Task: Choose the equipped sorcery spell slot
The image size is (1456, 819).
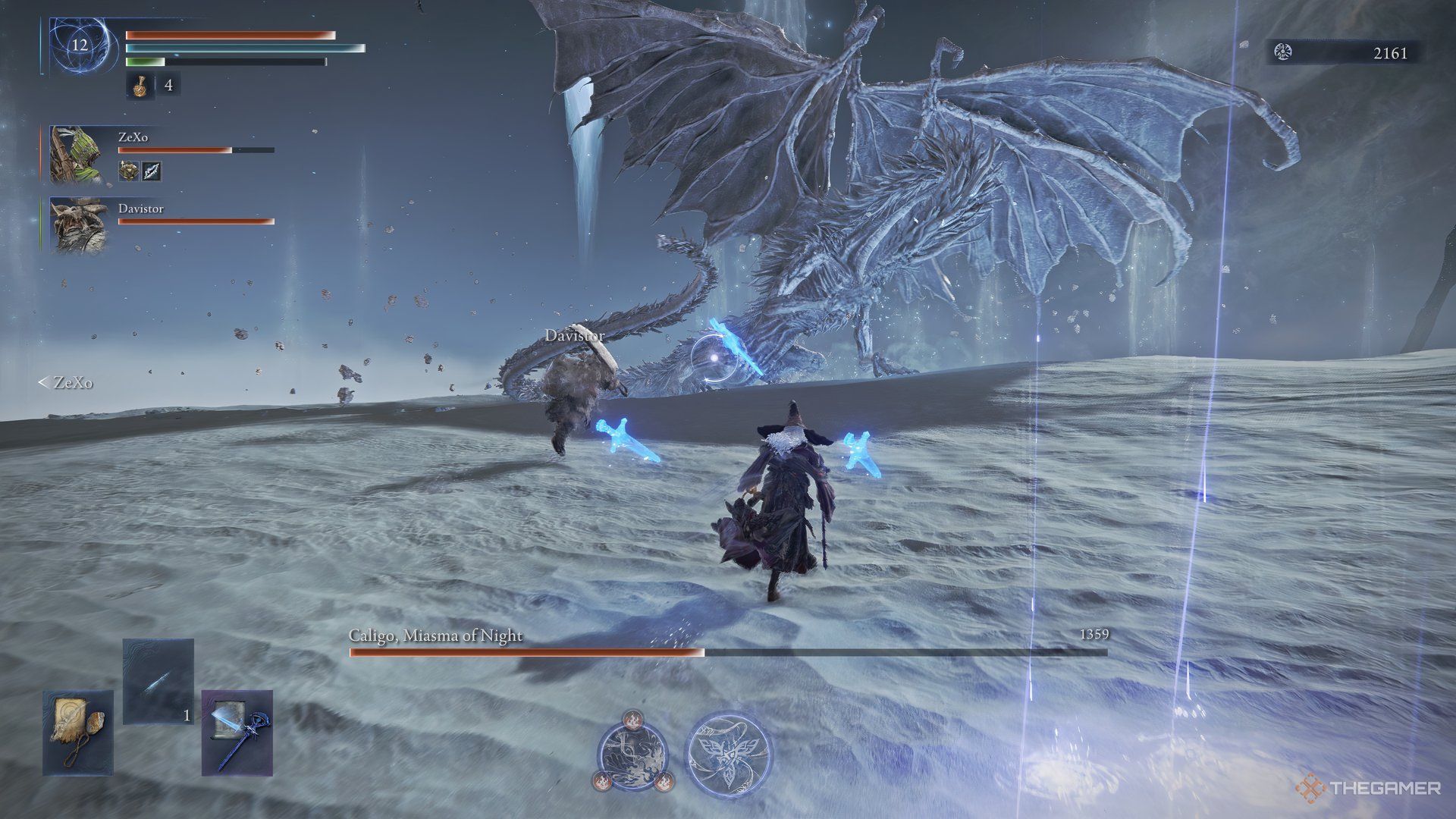Action: click(158, 681)
